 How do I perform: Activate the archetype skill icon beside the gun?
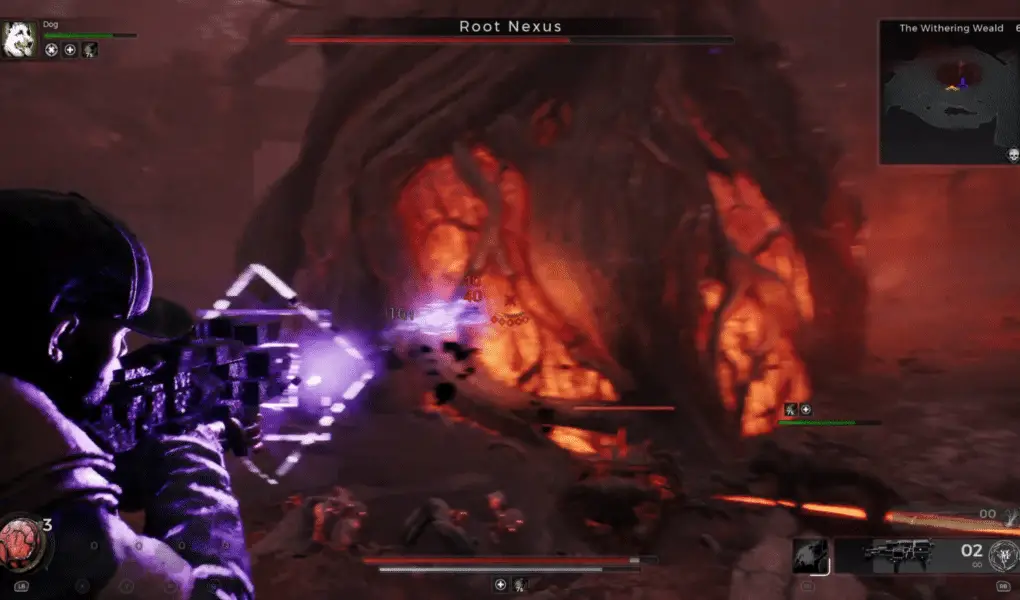(811, 557)
